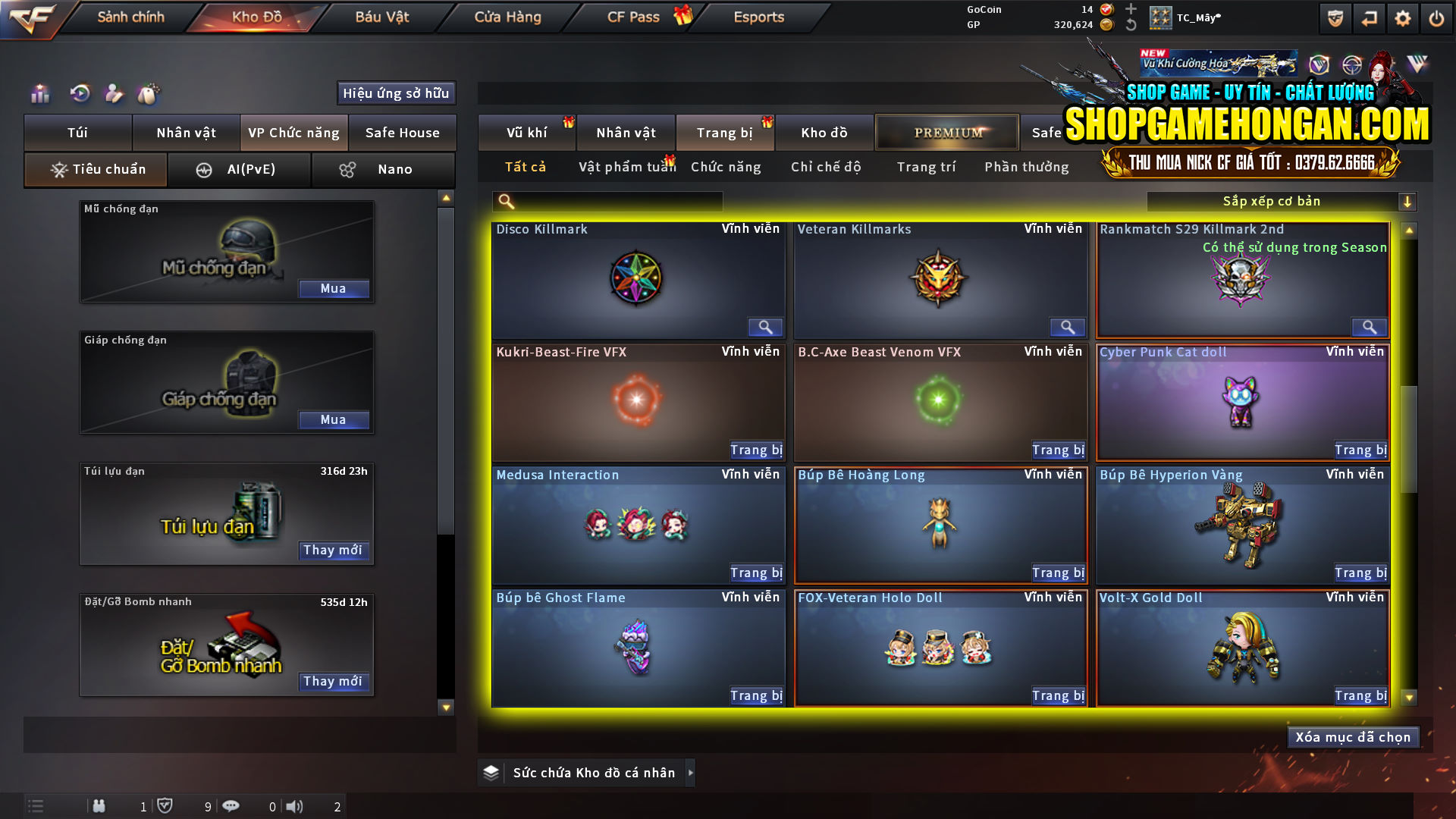Open the PREMIUM category tab

coord(946,132)
